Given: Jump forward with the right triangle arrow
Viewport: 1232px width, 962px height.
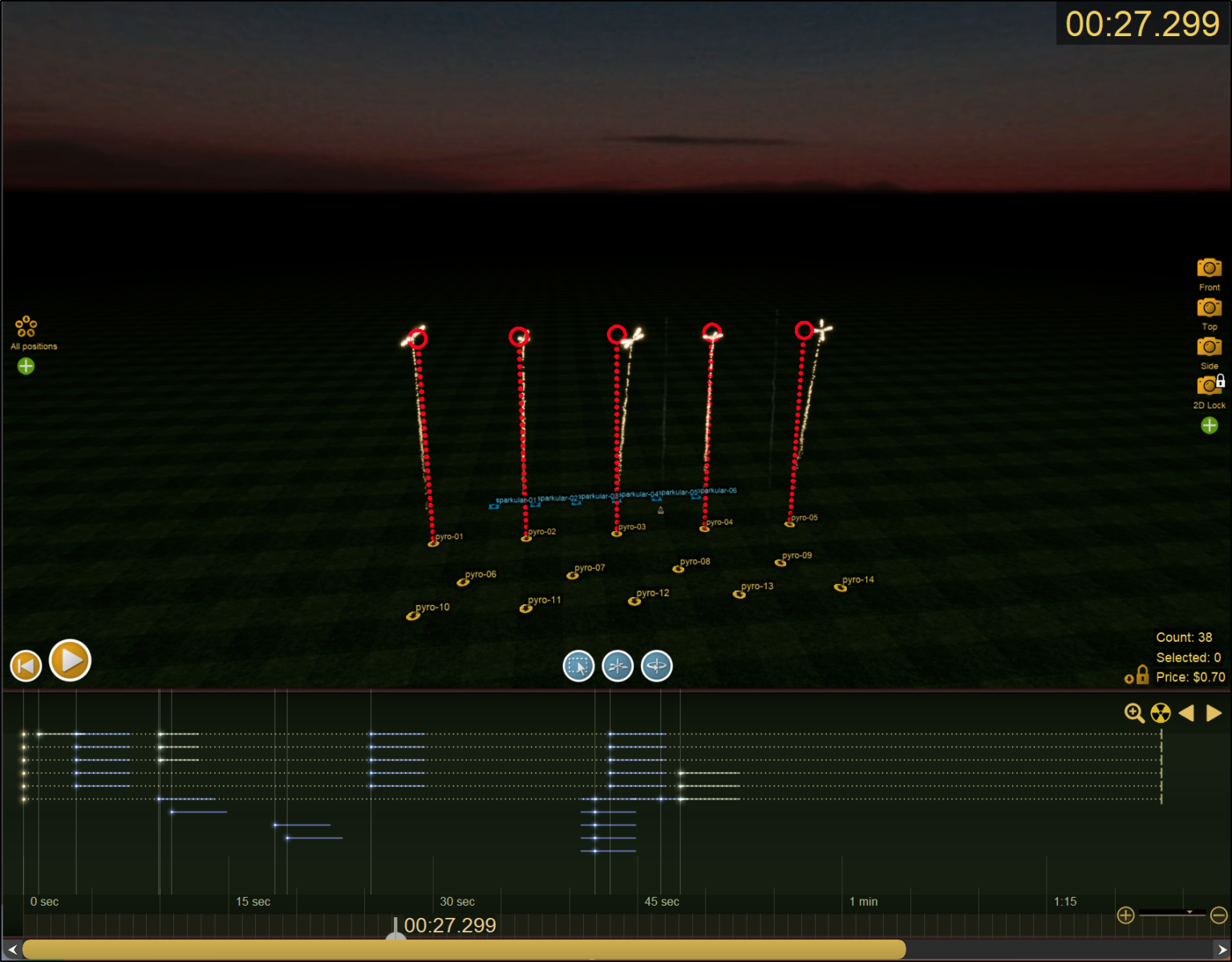Looking at the screenshot, I should pos(1214,713).
